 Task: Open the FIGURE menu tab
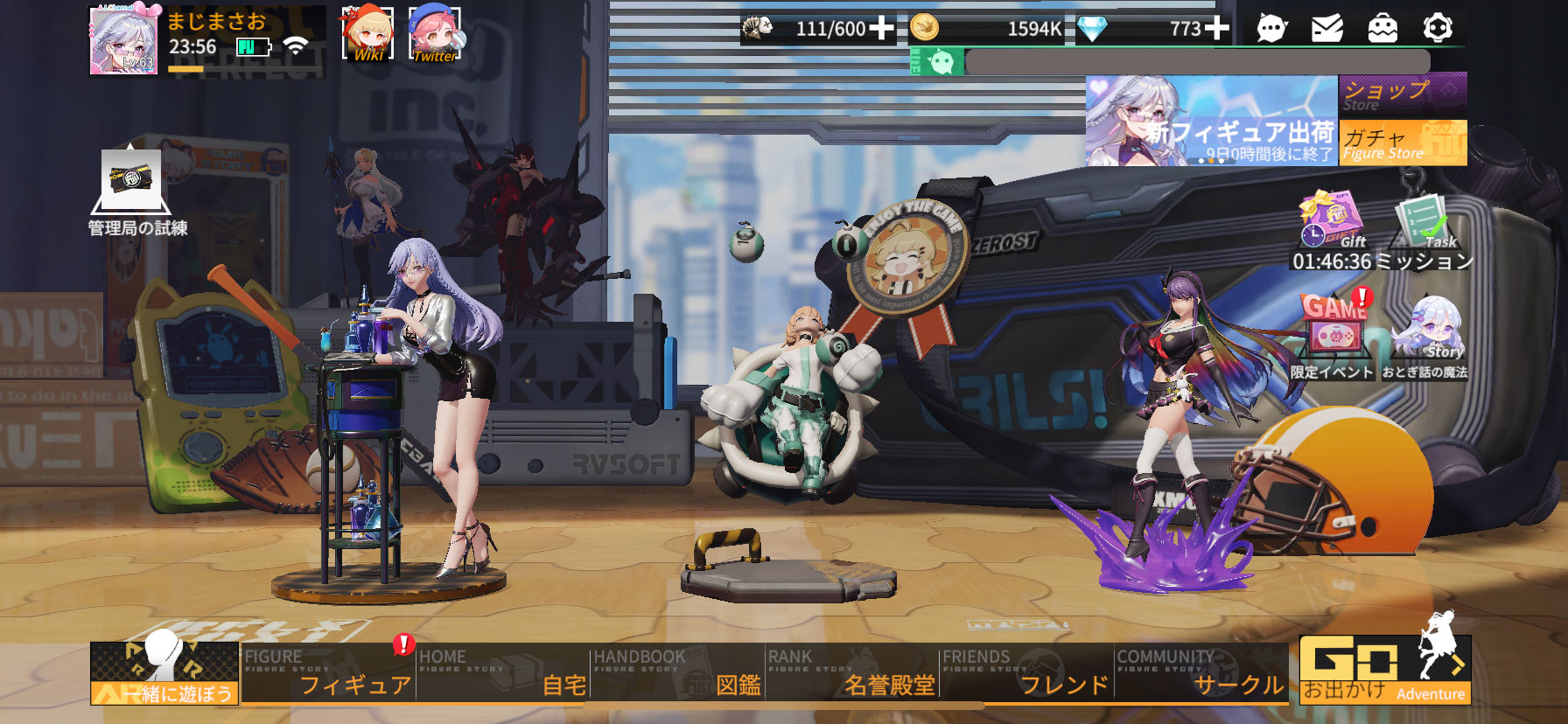(x=328, y=672)
